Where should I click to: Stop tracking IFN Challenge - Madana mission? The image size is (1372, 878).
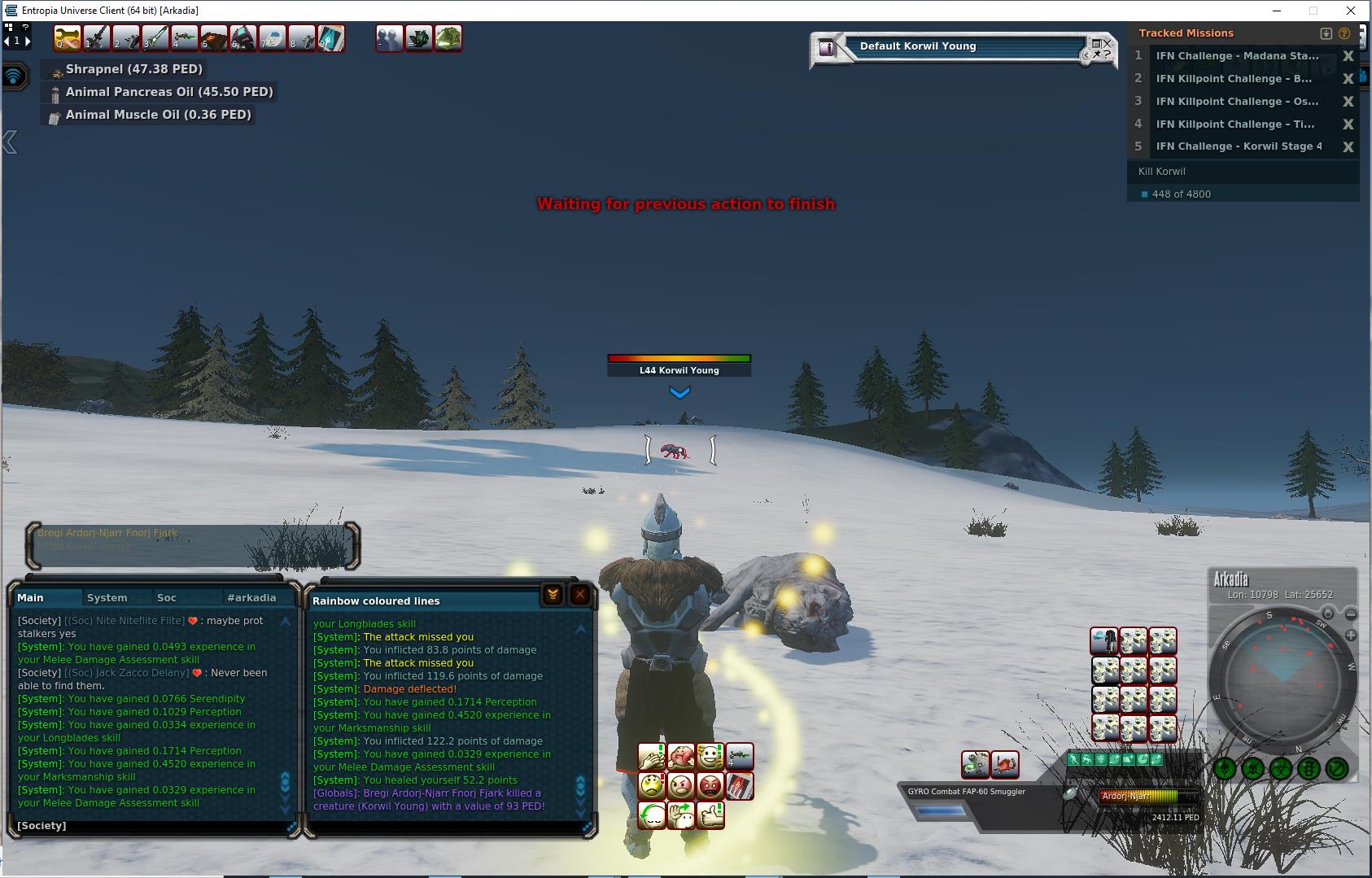click(1348, 56)
